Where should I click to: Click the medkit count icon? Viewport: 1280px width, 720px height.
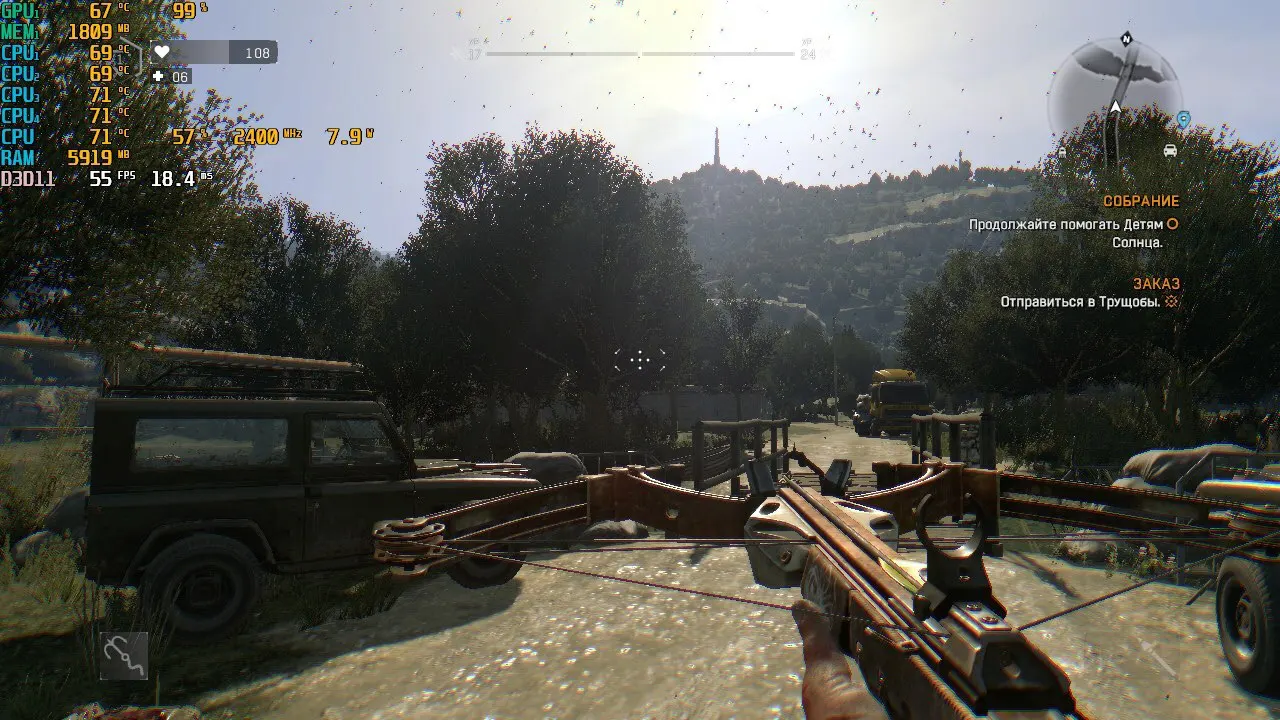coord(158,76)
